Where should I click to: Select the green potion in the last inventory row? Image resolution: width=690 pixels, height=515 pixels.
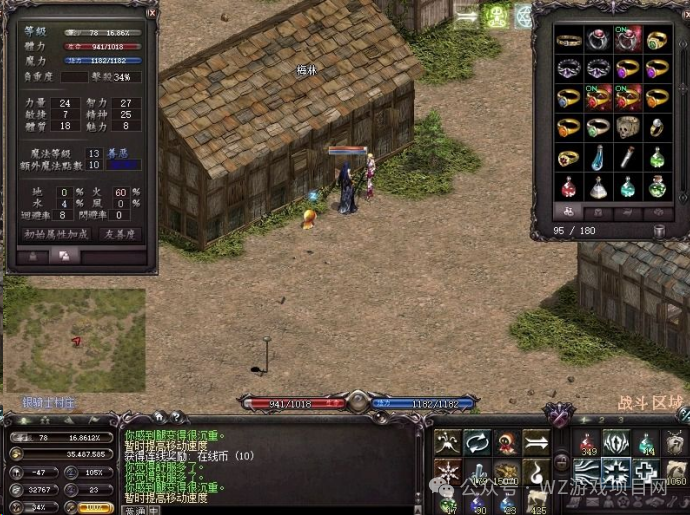pyautogui.click(x=656, y=187)
